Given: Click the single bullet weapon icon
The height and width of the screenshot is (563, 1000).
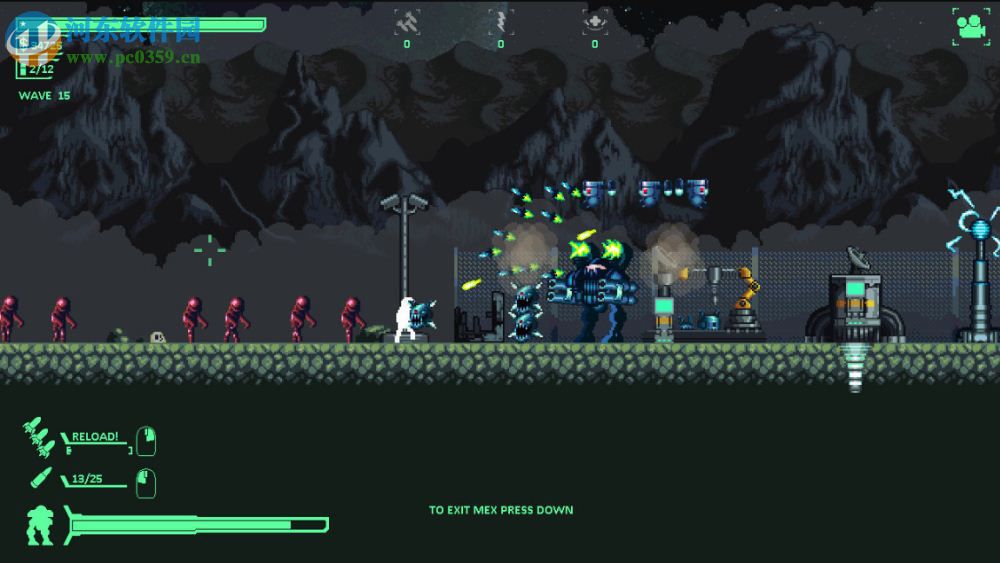Looking at the screenshot, I should [x=40, y=479].
